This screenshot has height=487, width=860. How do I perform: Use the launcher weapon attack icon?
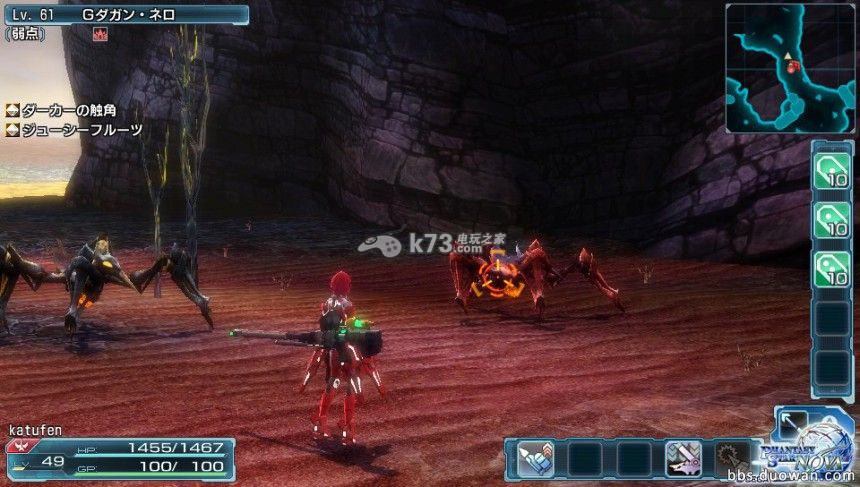click(x=684, y=459)
